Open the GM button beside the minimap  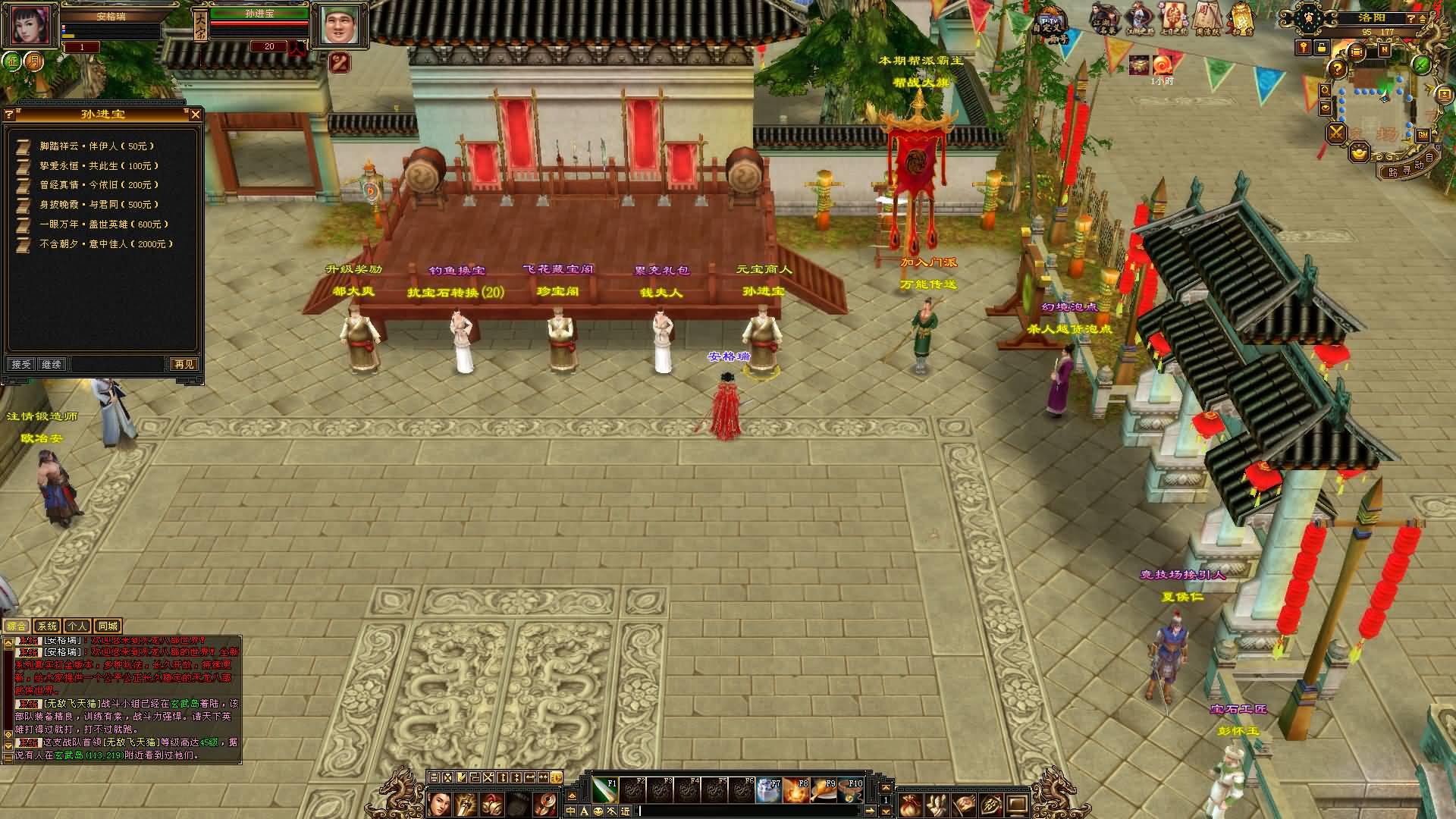coord(1423,135)
